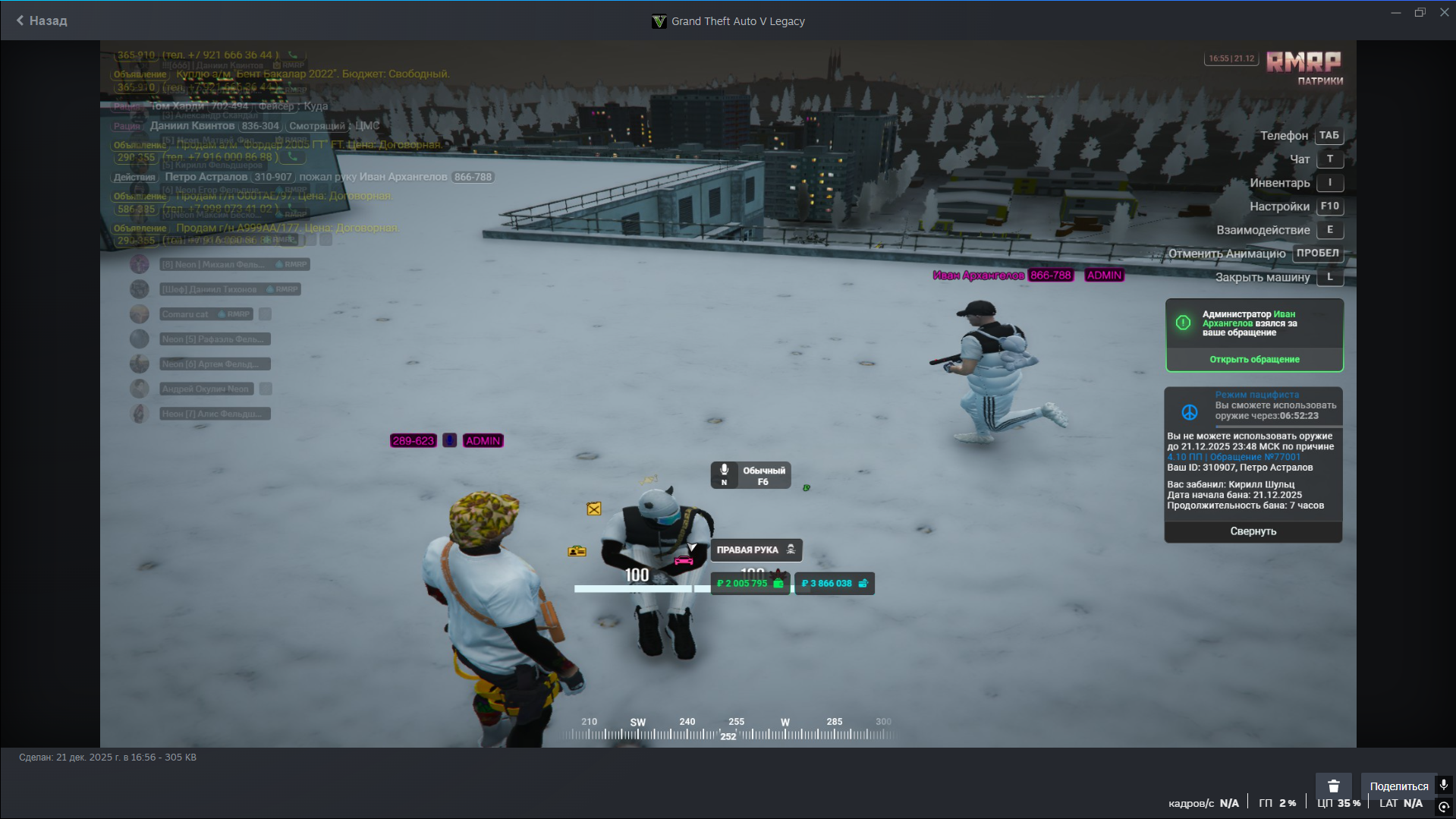Click the Андрей Окулич Neon player row
The width and height of the screenshot is (1456, 819).
[x=205, y=389]
